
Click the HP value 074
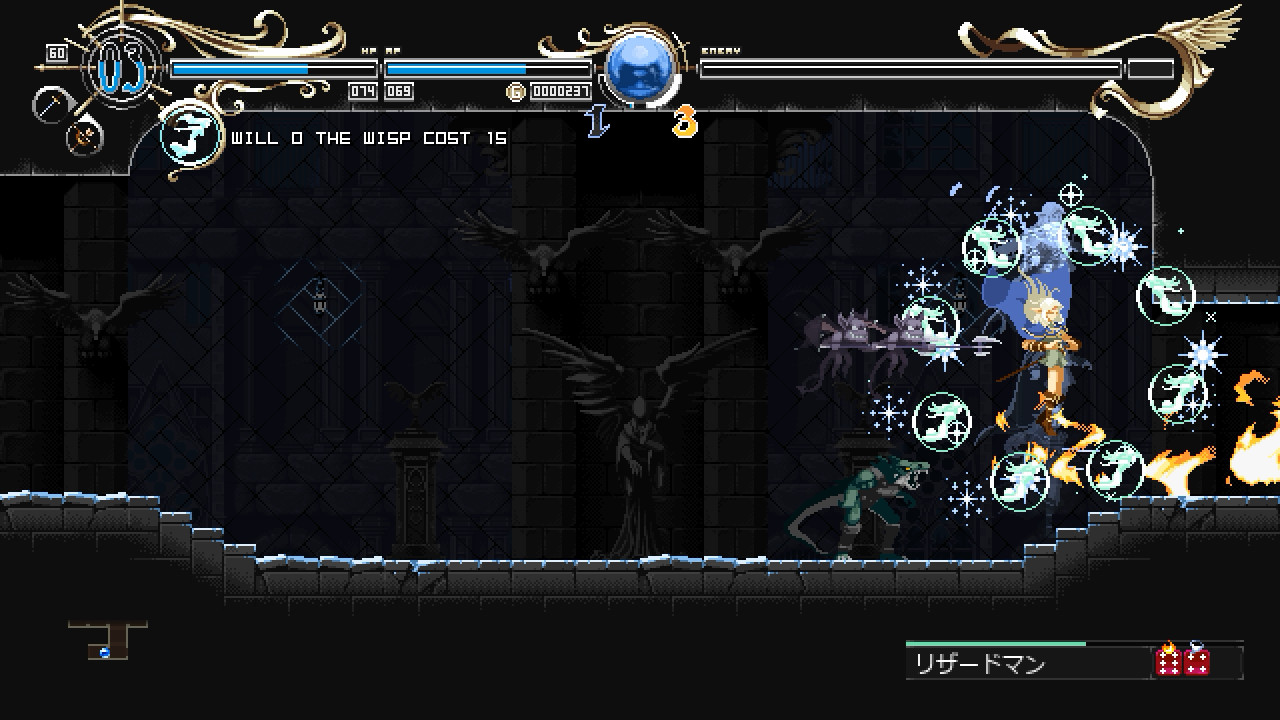(x=364, y=90)
